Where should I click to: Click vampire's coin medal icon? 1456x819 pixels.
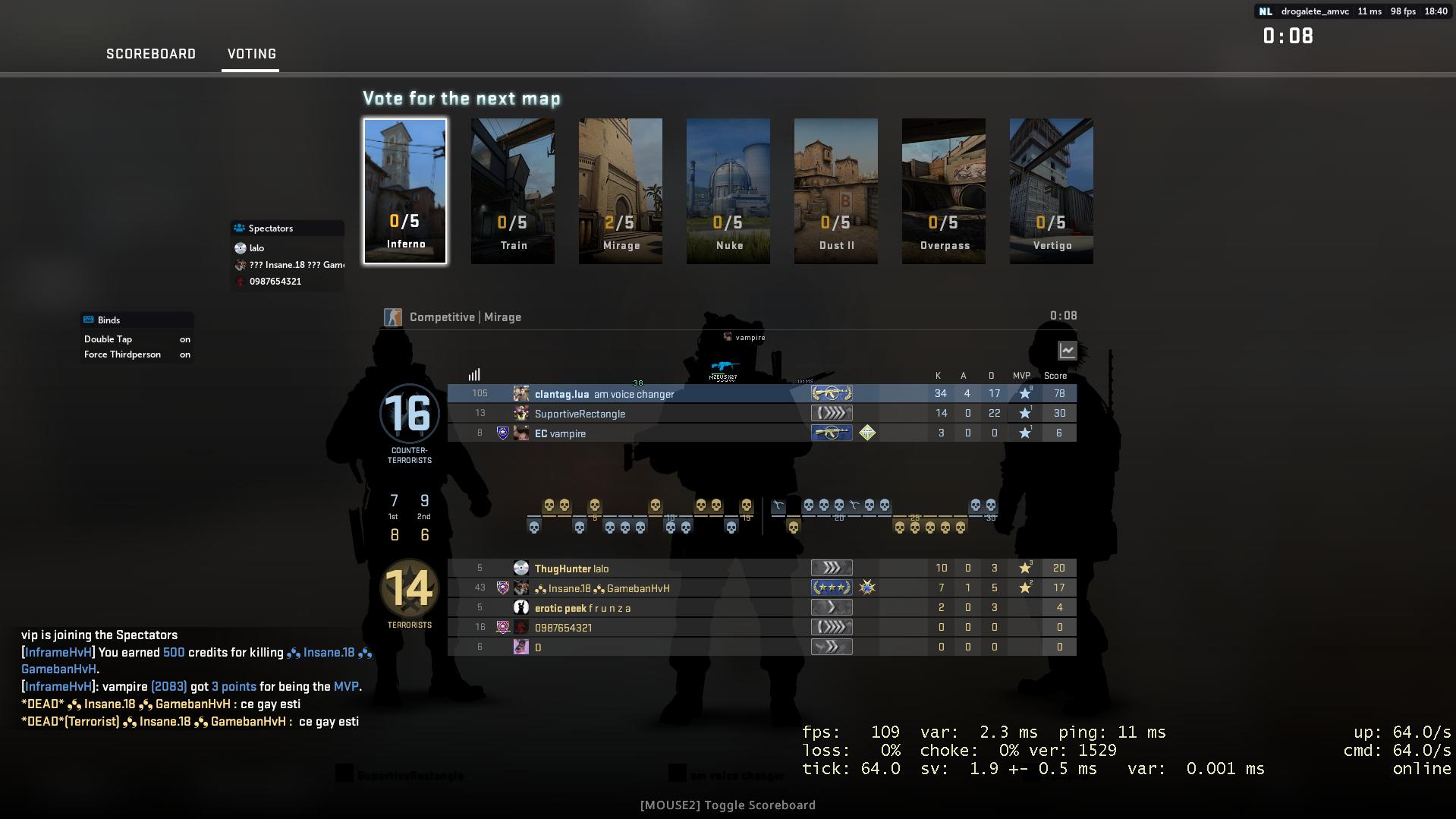coord(867,433)
